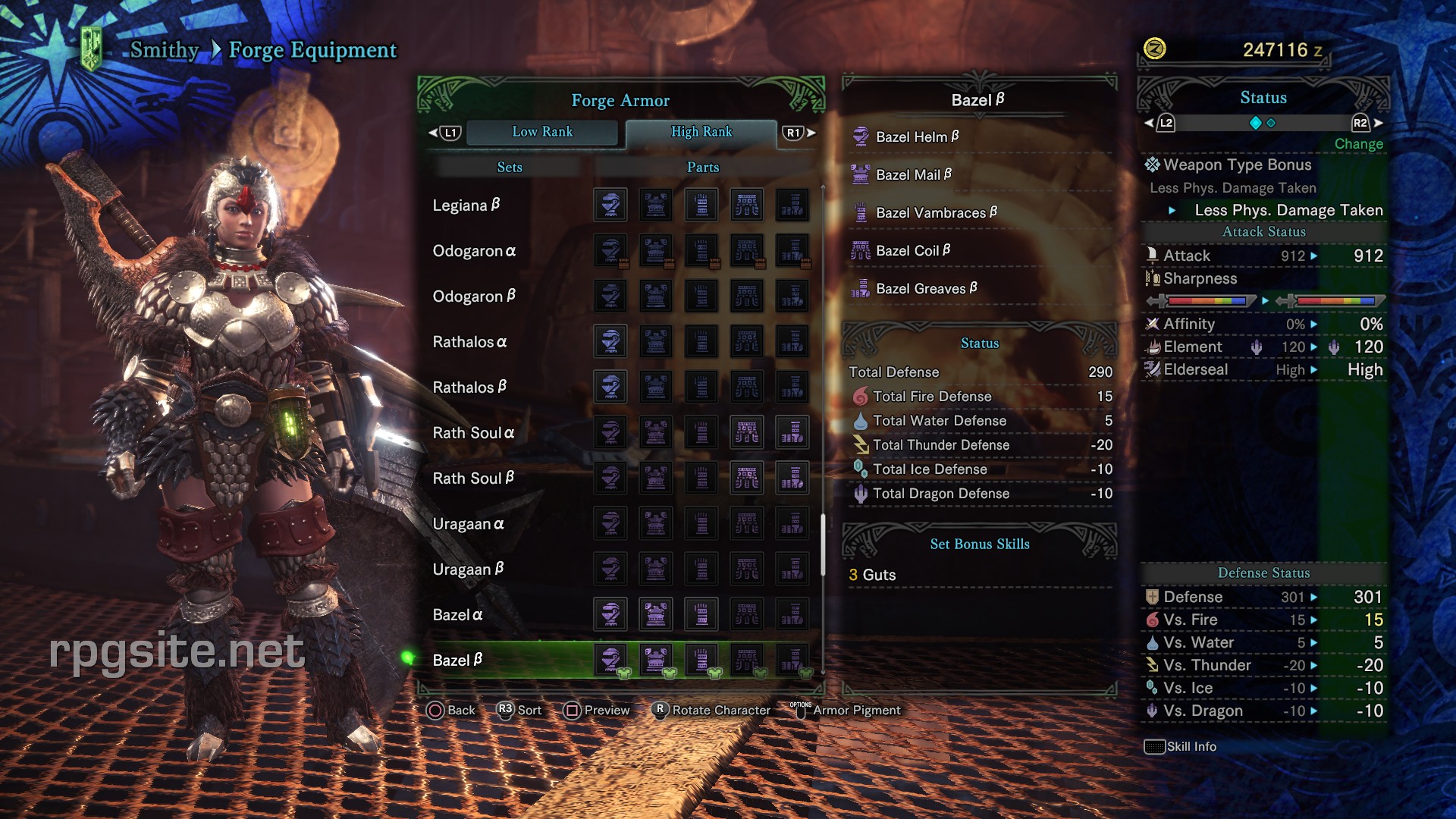Click the Change link under R2
The height and width of the screenshot is (819, 1456).
coord(1358,144)
